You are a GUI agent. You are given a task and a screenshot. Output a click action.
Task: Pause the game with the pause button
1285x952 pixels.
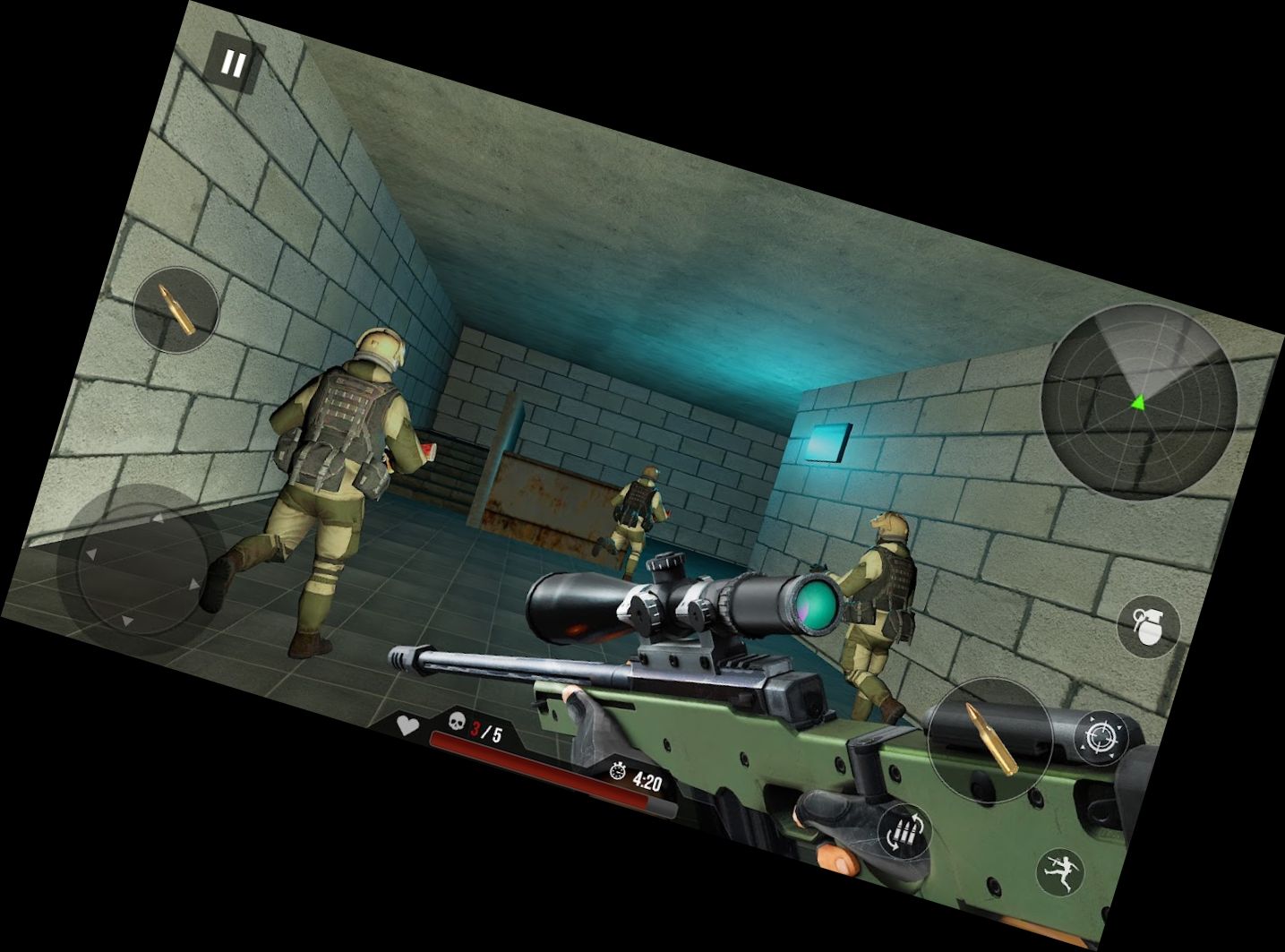pyautogui.click(x=233, y=64)
